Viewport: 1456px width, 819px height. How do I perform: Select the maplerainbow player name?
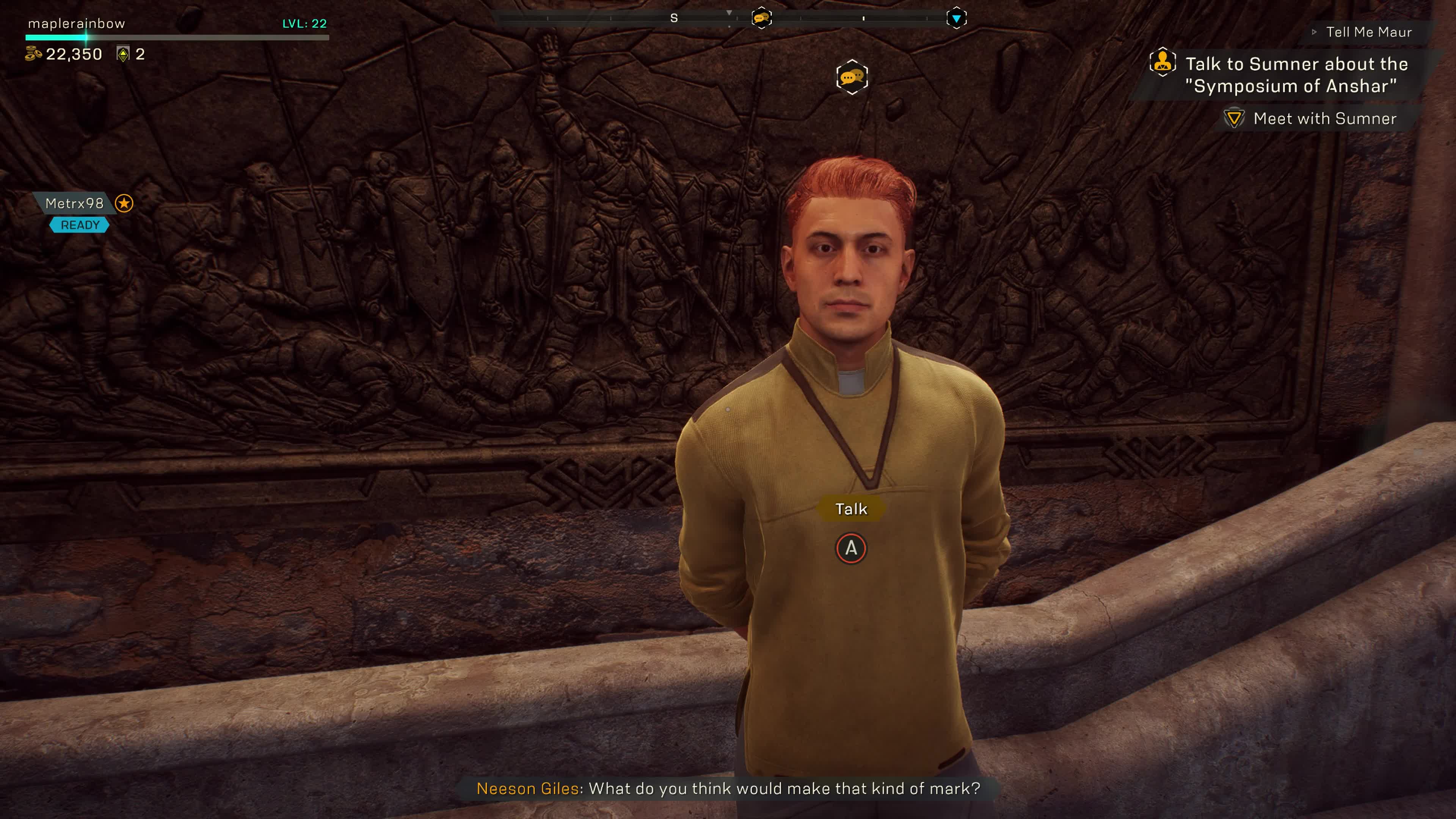(x=76, y=24)
